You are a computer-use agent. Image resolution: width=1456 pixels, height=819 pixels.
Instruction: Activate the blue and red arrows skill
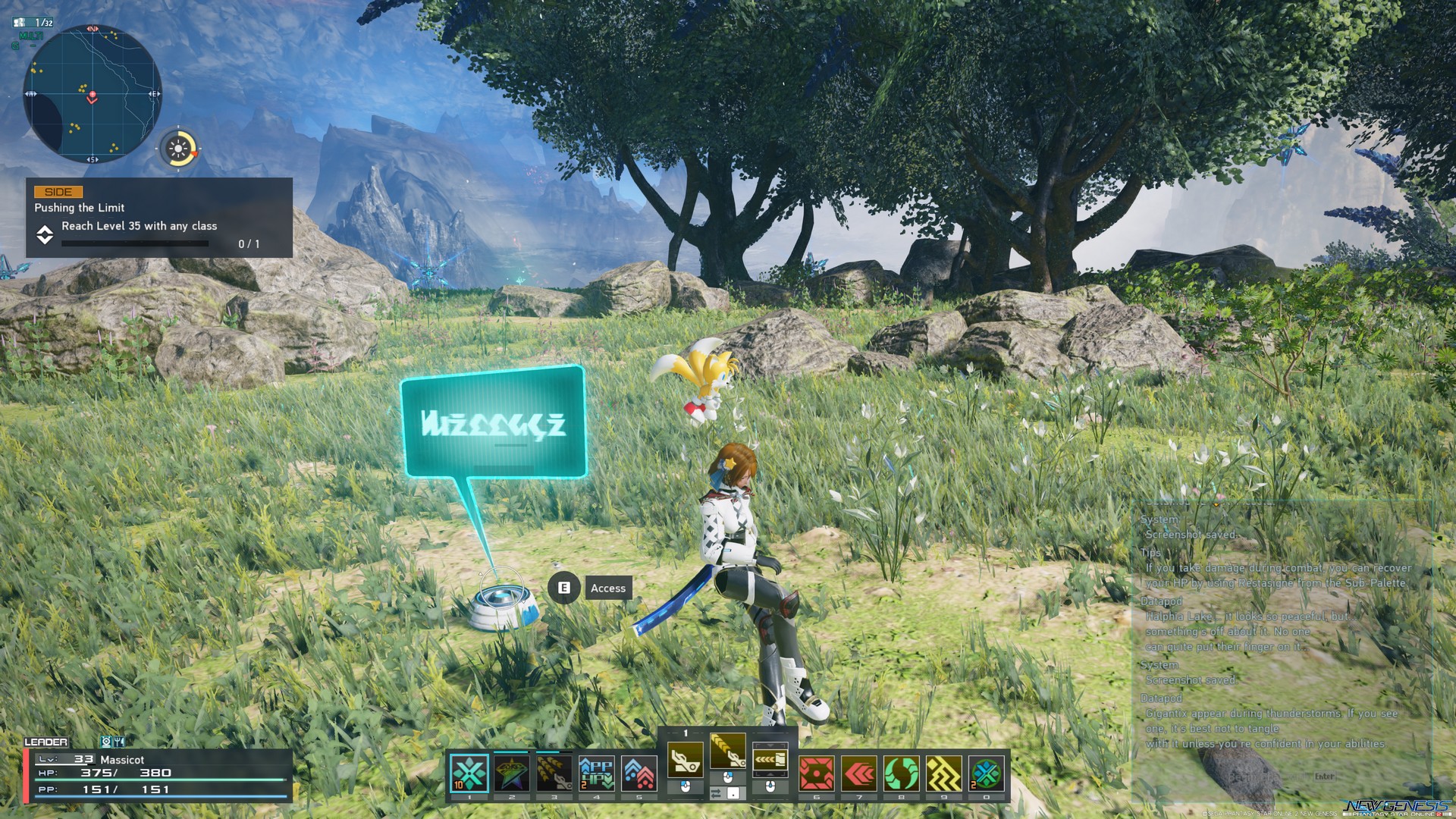coord(639,773)
